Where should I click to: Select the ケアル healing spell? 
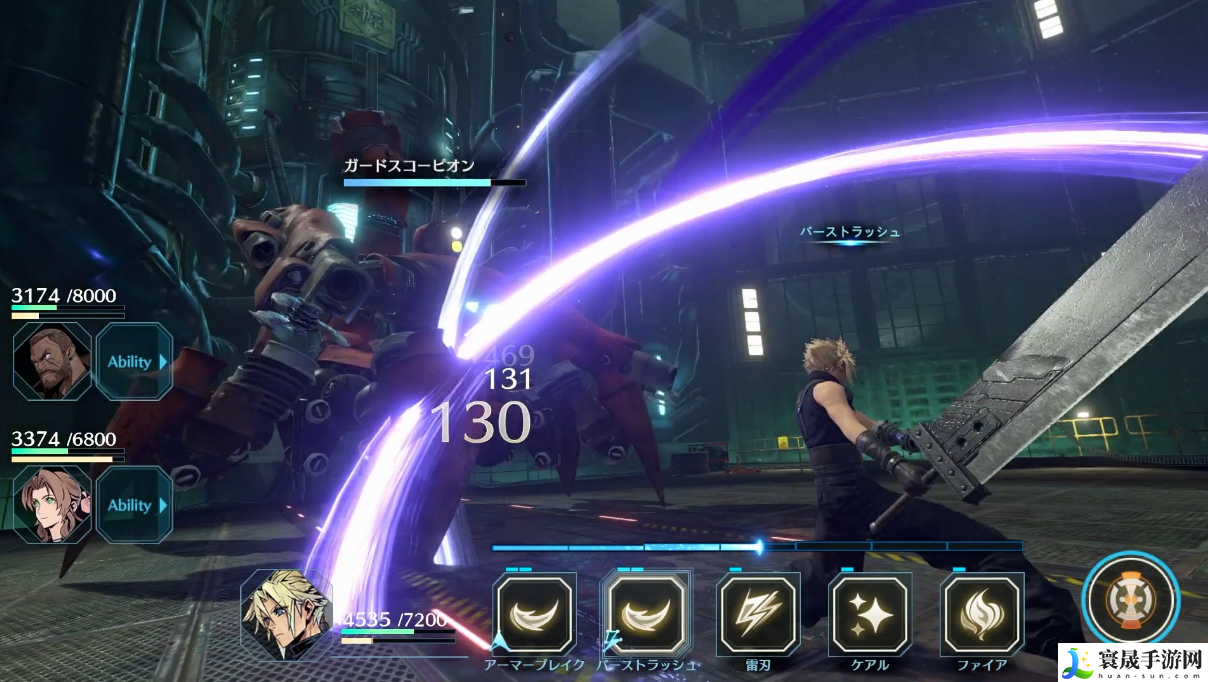(870, 615)
